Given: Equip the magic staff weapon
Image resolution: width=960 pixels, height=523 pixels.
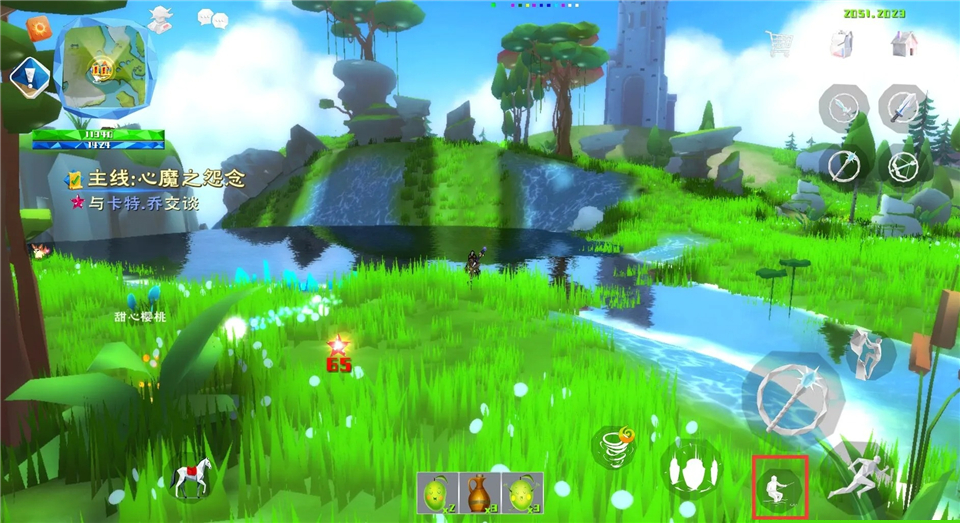Looking at the screenshot, I should [x=844, y=165].
